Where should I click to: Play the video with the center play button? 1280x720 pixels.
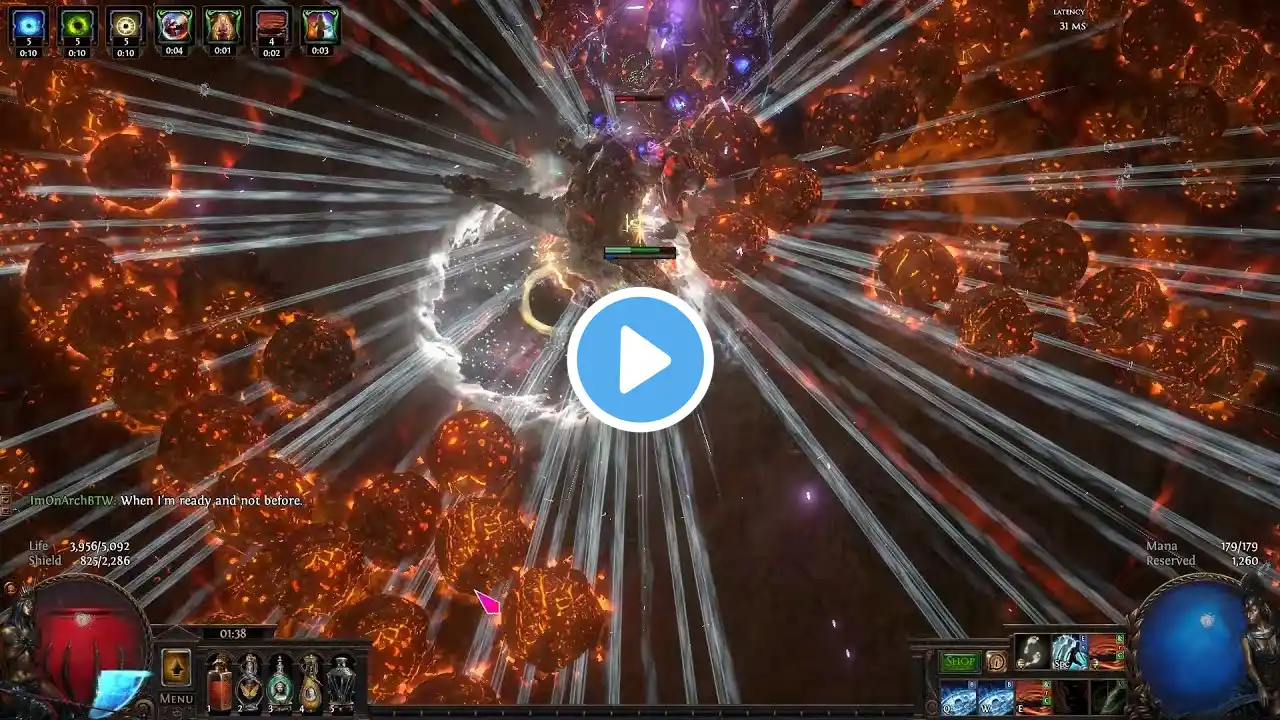(x=640, y=360)
